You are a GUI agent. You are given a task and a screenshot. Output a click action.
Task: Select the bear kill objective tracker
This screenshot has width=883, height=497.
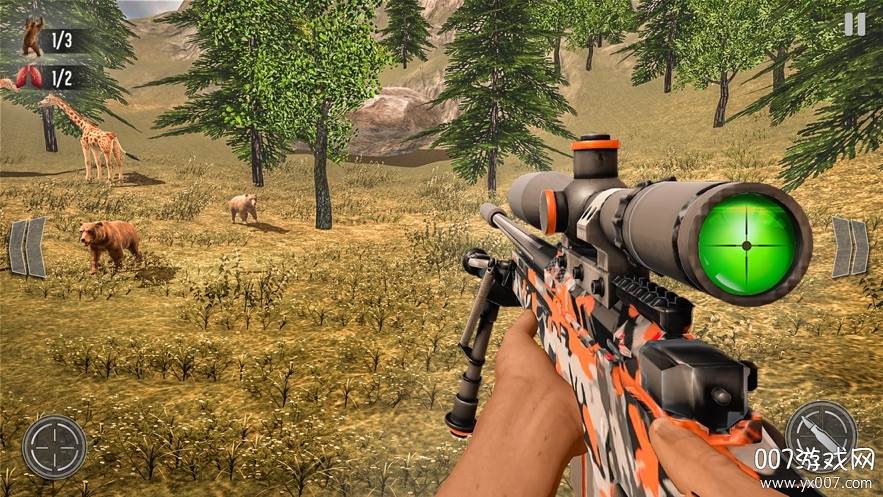(50, 40)
